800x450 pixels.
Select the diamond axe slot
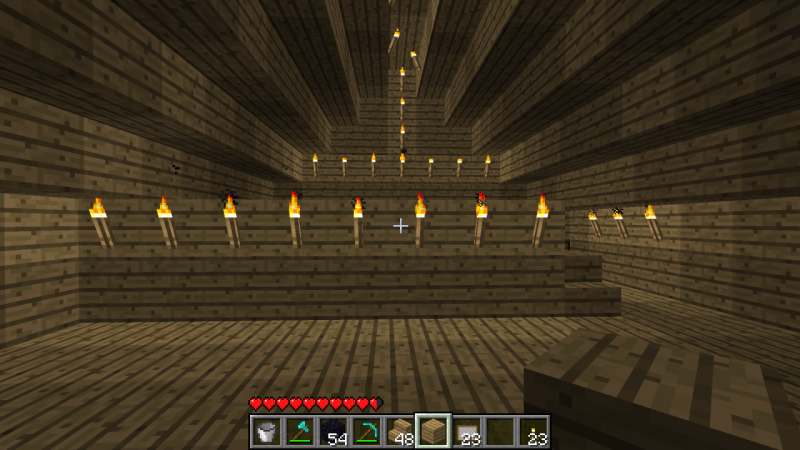pos(299,431)
